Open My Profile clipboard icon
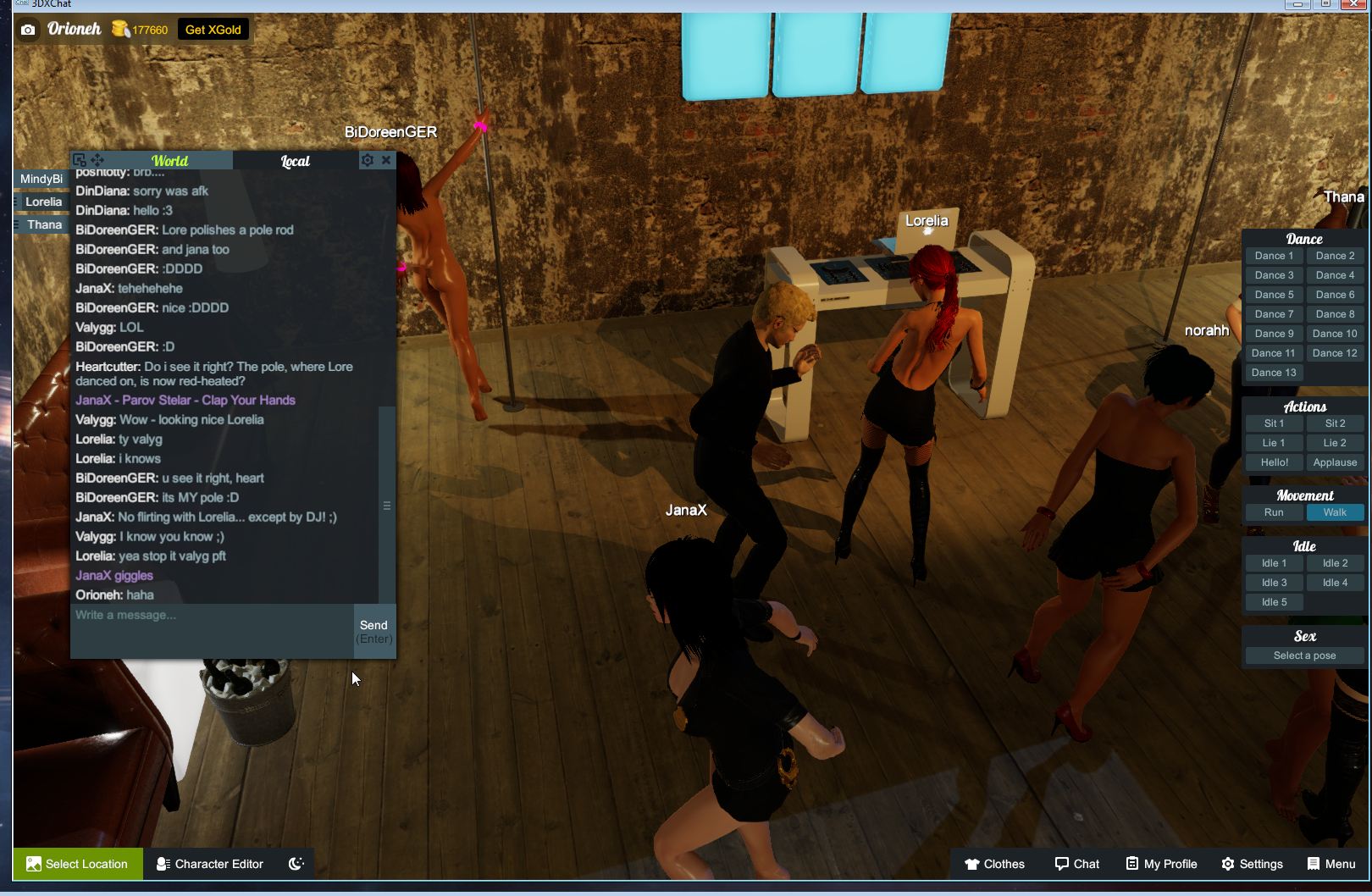 coord(1135,864)
